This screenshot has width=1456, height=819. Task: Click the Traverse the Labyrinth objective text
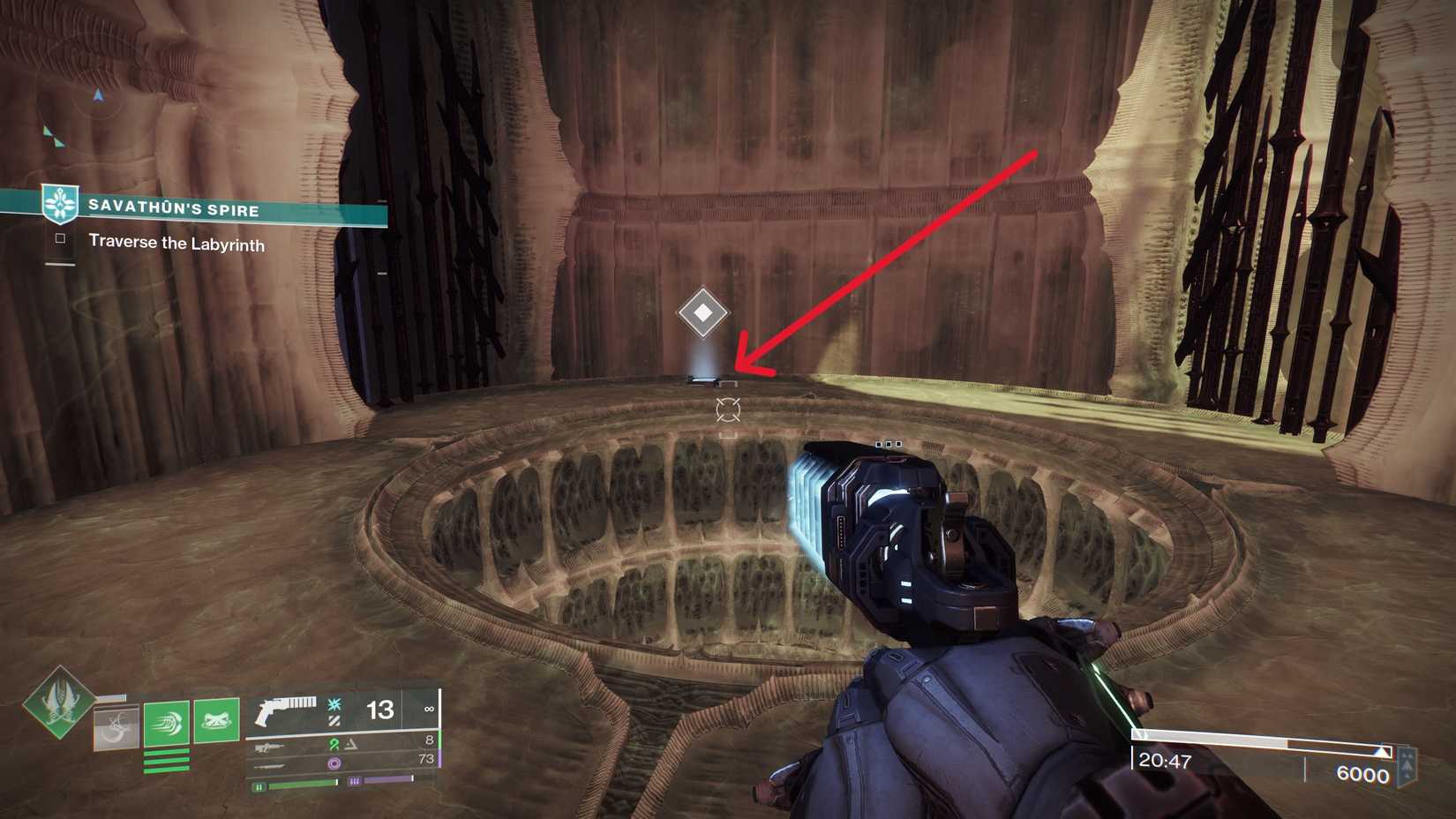pos(175,244)
